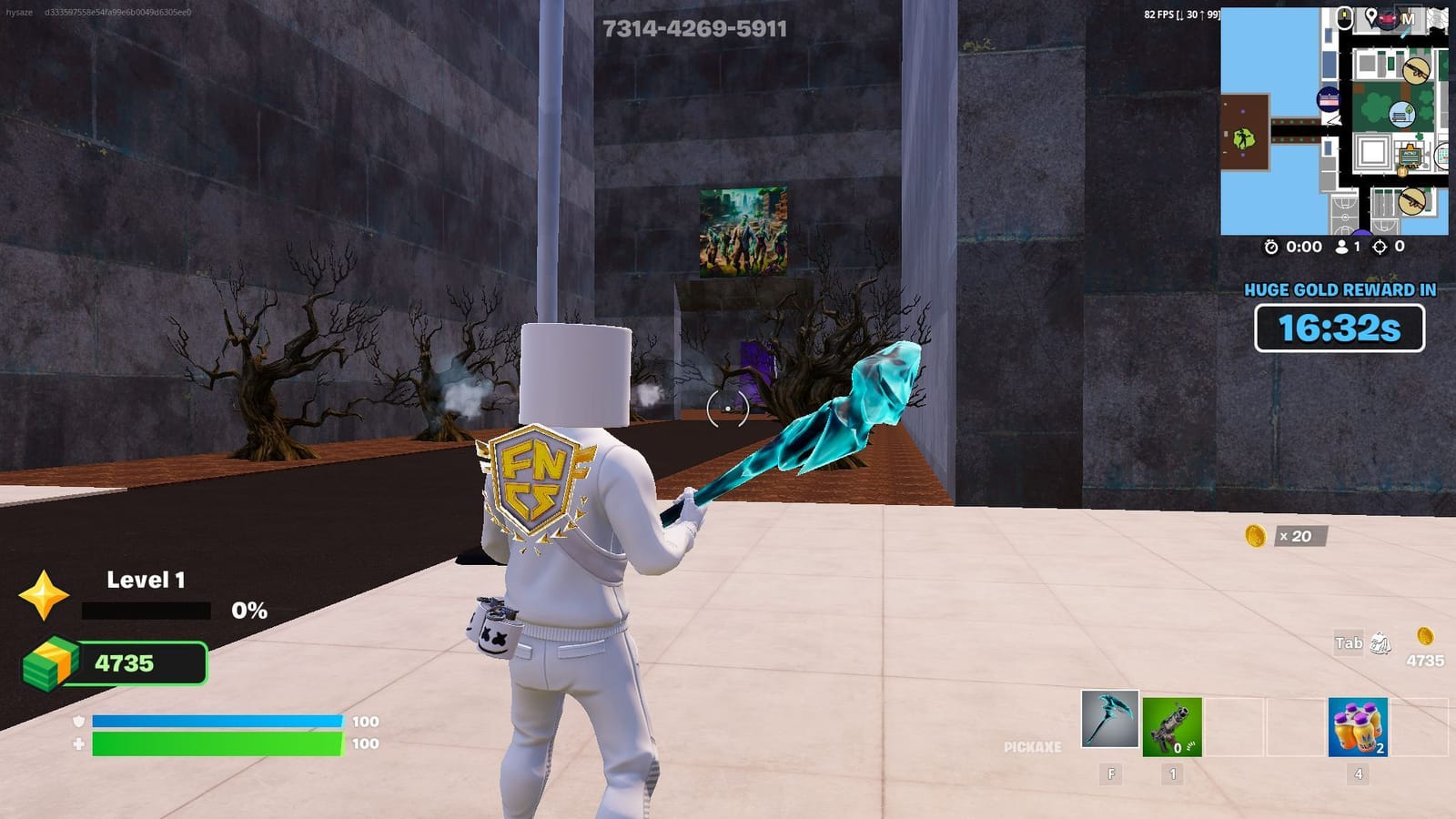Click the red car icon atop the minimap
1456x819 pixels.
tap(1388, 18)
